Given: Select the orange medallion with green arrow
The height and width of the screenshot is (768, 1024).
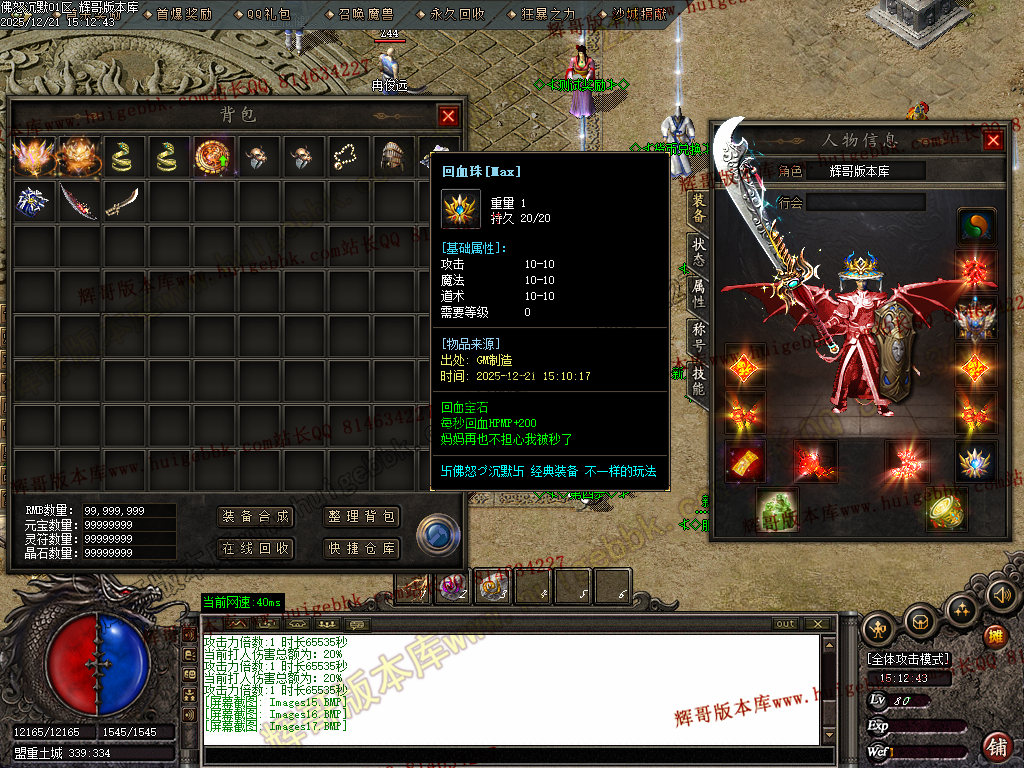Looking at the screenshot, I should tap(212, 155).
